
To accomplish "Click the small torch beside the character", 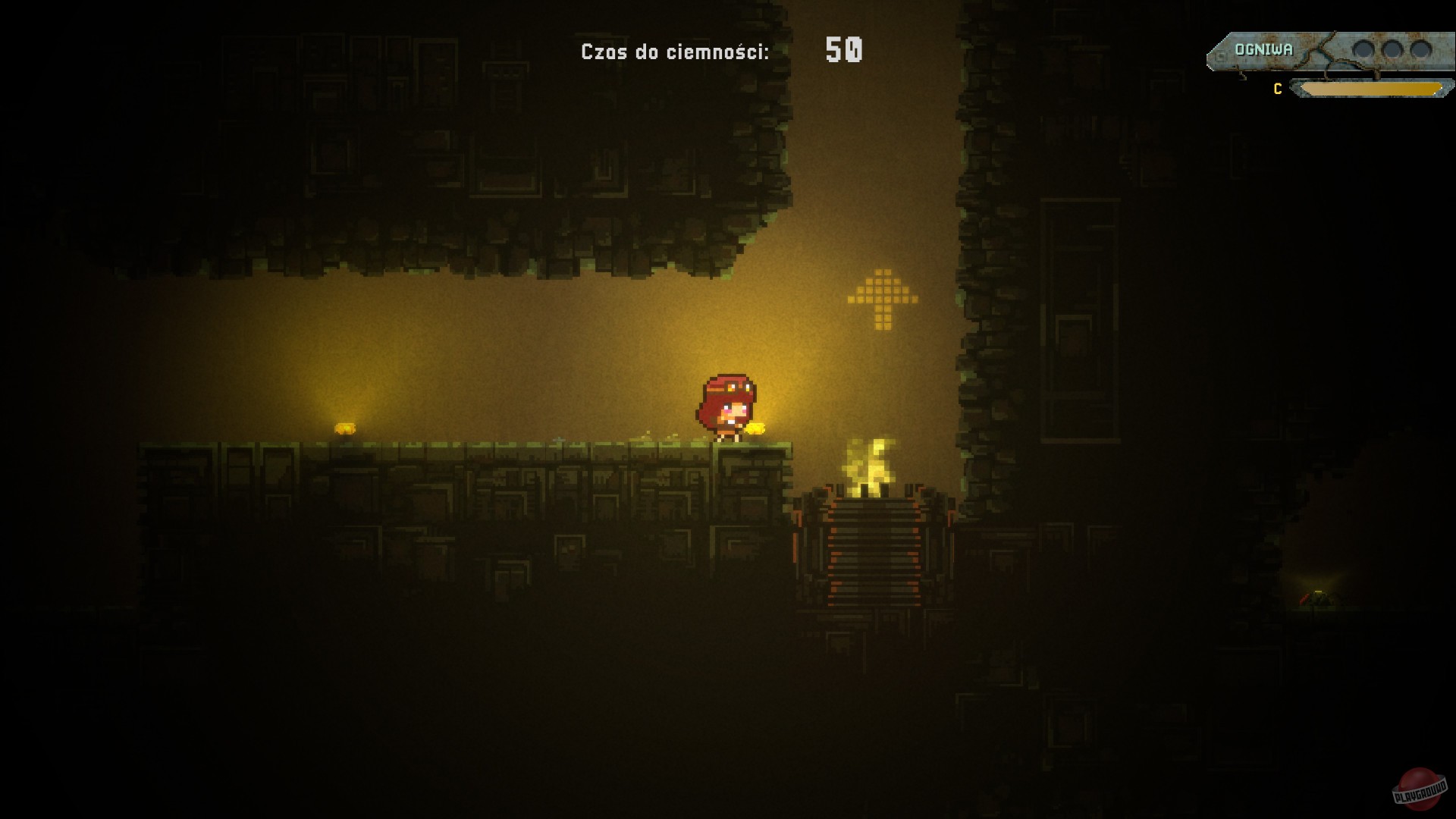I will (x=757, y=428).
